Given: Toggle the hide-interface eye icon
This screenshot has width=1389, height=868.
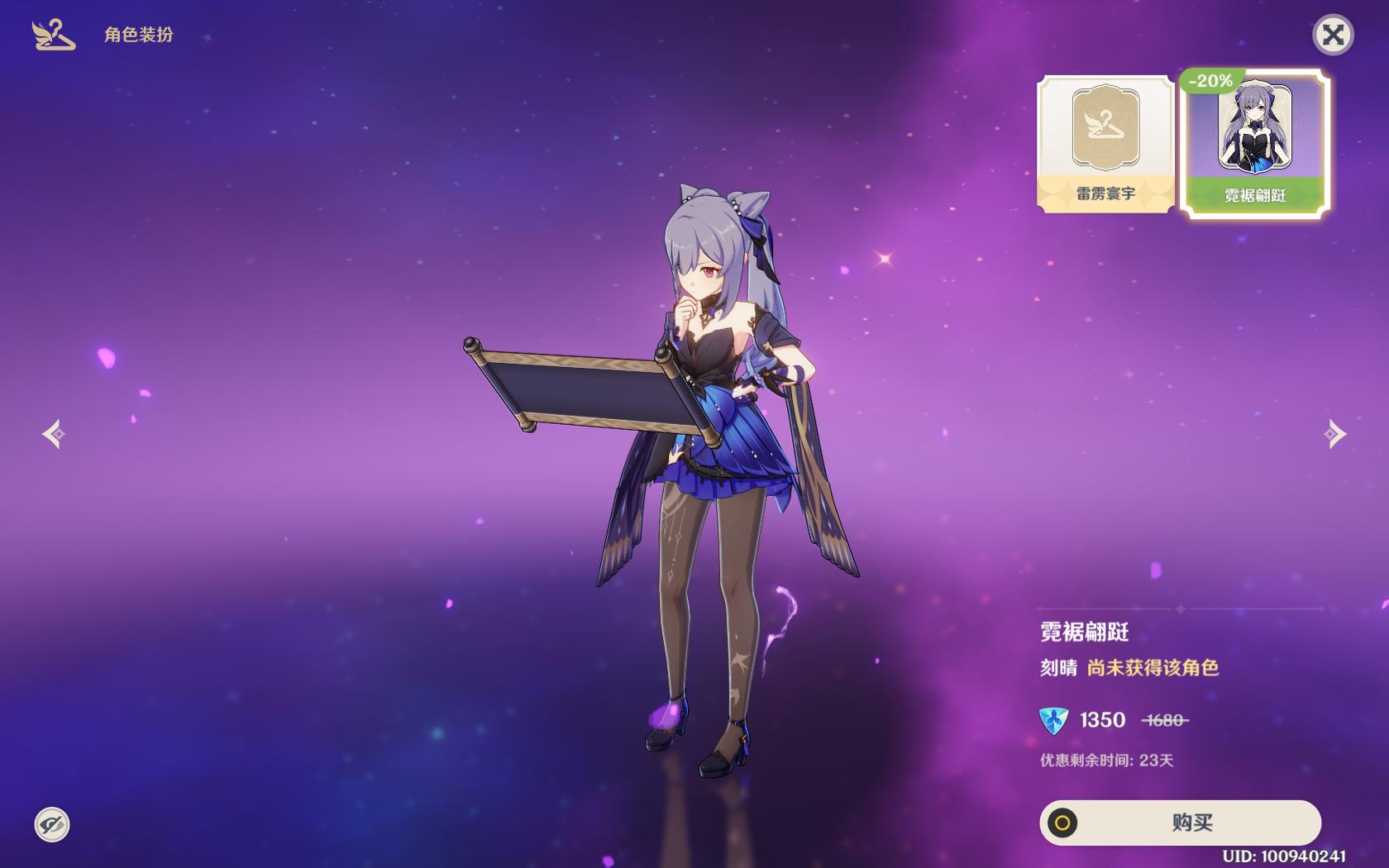Looking at the screenshot, I should point(52,824).
